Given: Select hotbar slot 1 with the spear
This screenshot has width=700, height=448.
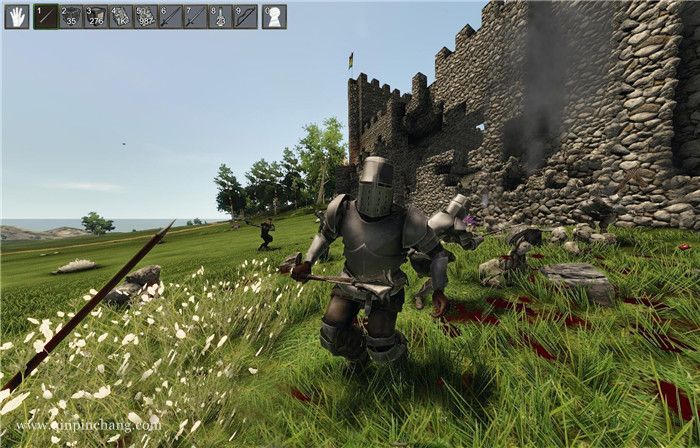Looking at the screenshot, I should tap(46, 16).
